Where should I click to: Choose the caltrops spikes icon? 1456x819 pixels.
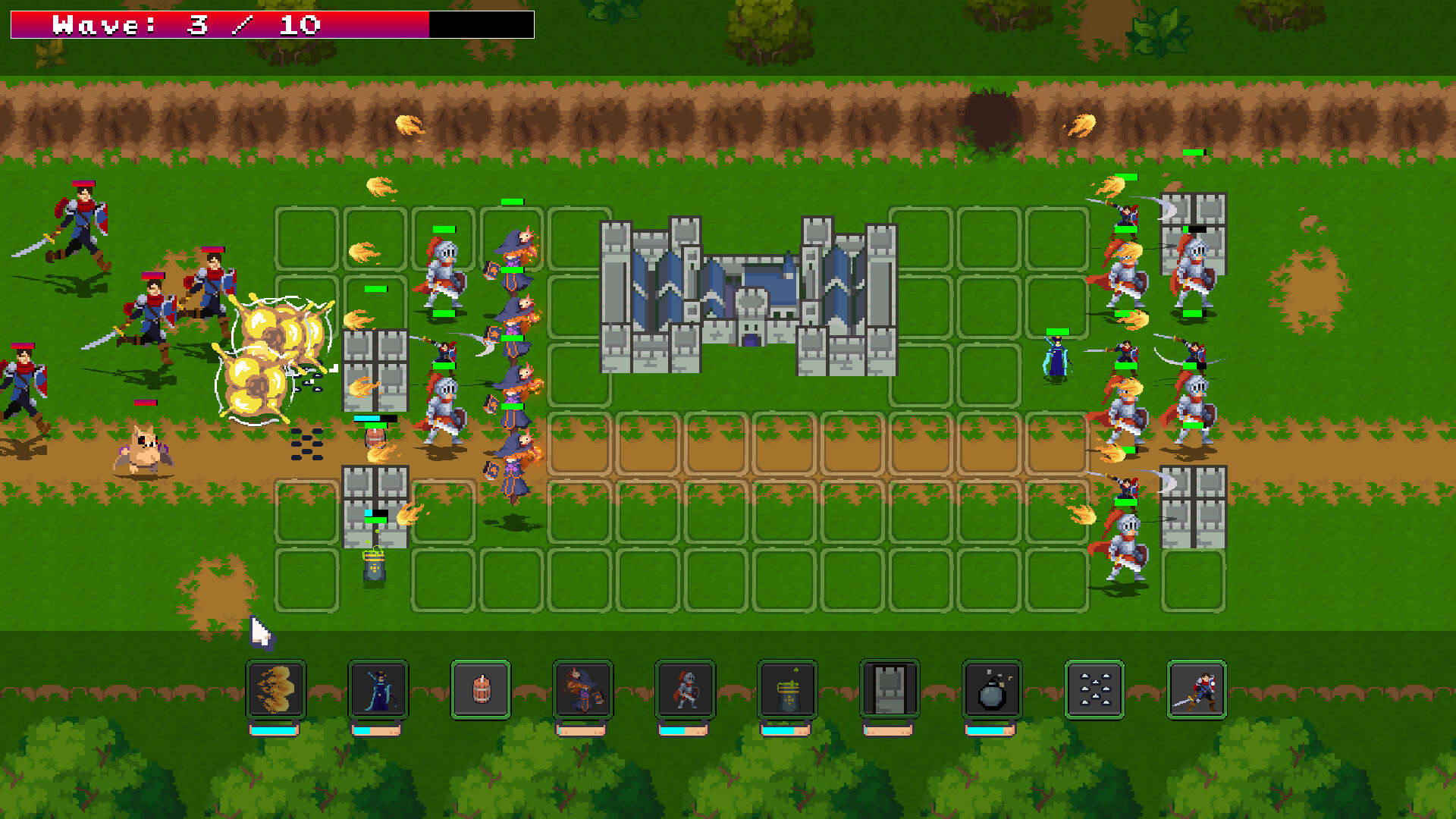(1096, 690)
